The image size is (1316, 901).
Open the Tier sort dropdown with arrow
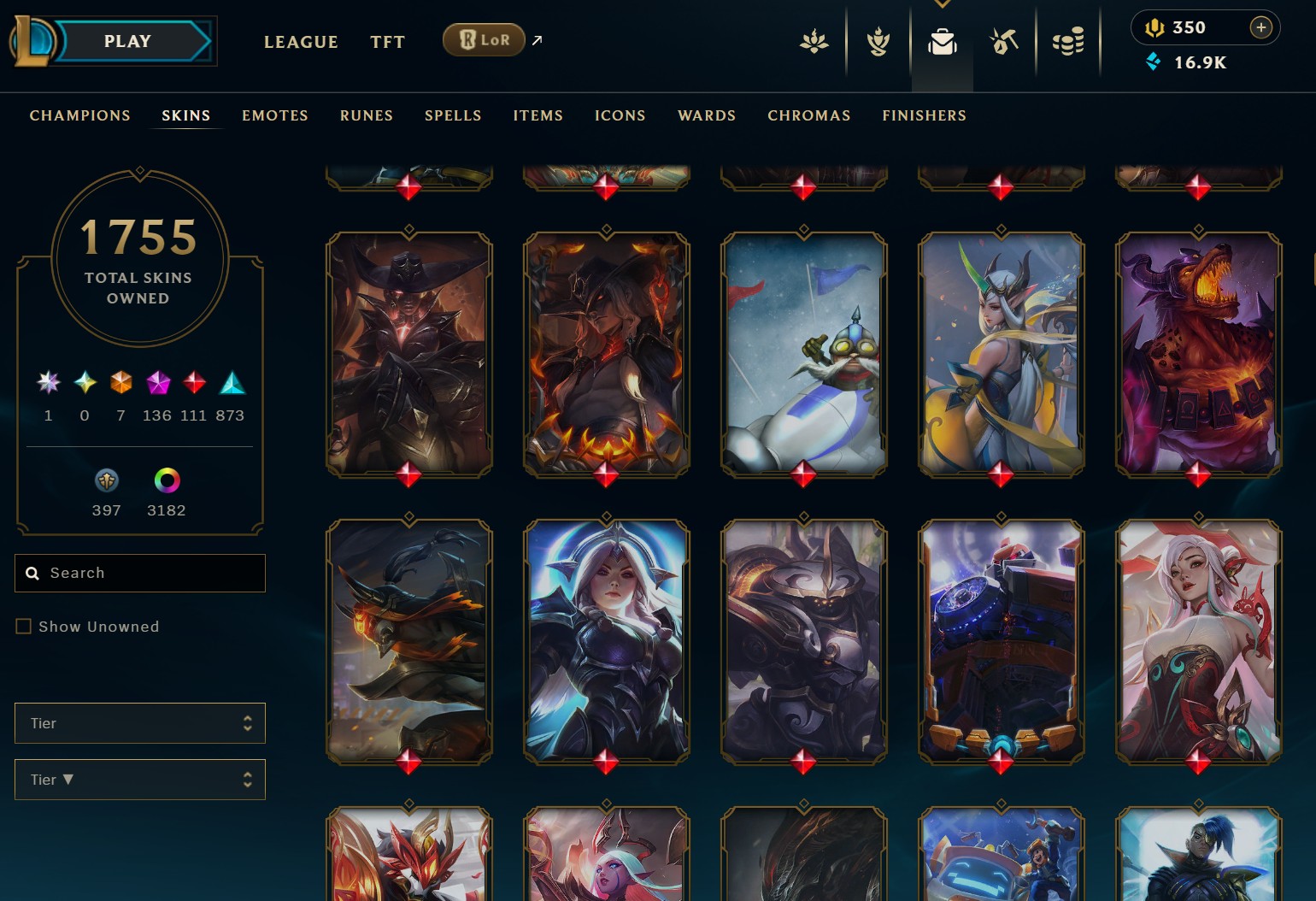point(140,780)
